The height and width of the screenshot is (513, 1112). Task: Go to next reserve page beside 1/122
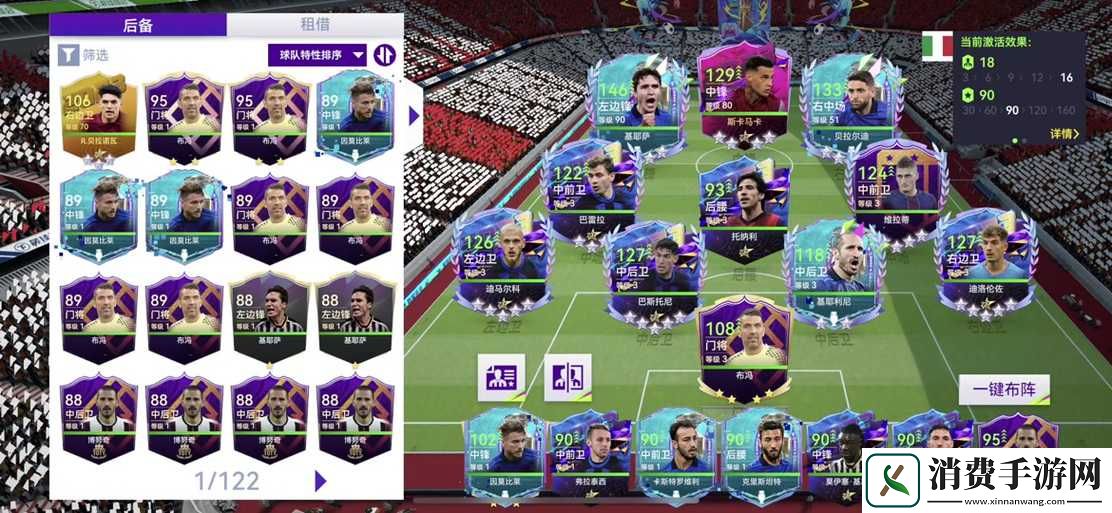tap(320, 480)
